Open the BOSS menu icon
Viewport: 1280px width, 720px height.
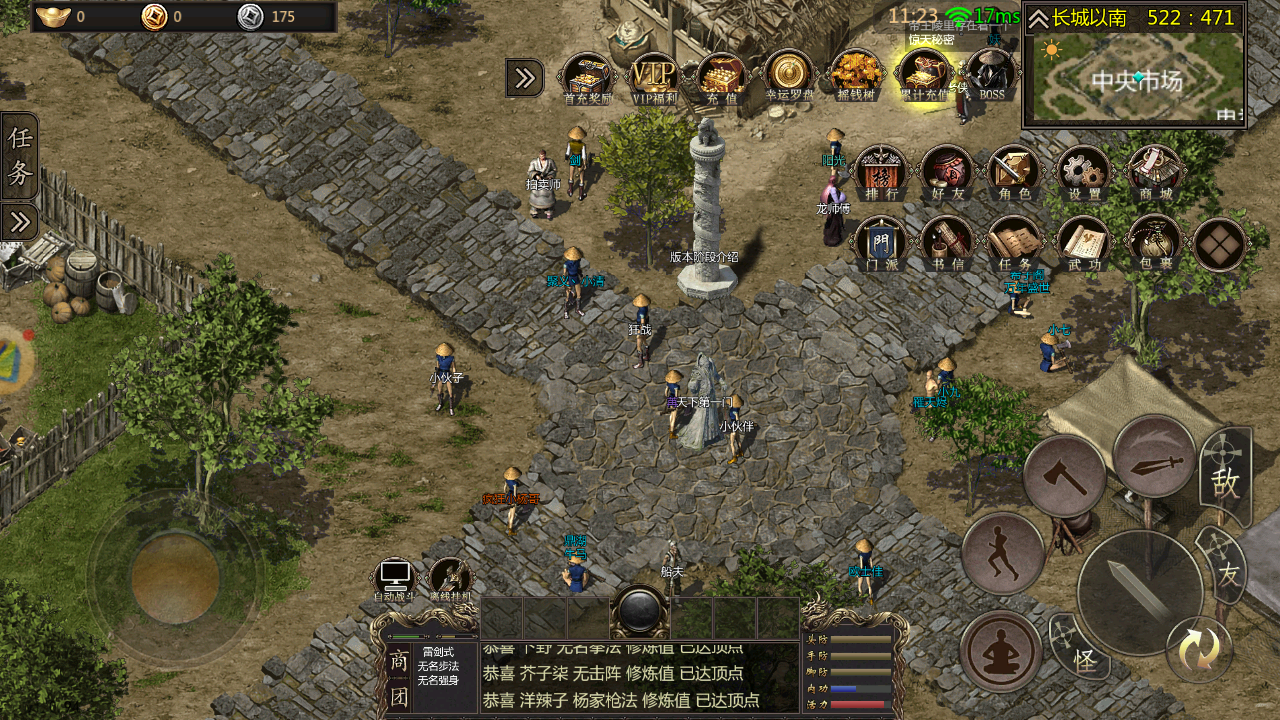(x=991, y=74)
